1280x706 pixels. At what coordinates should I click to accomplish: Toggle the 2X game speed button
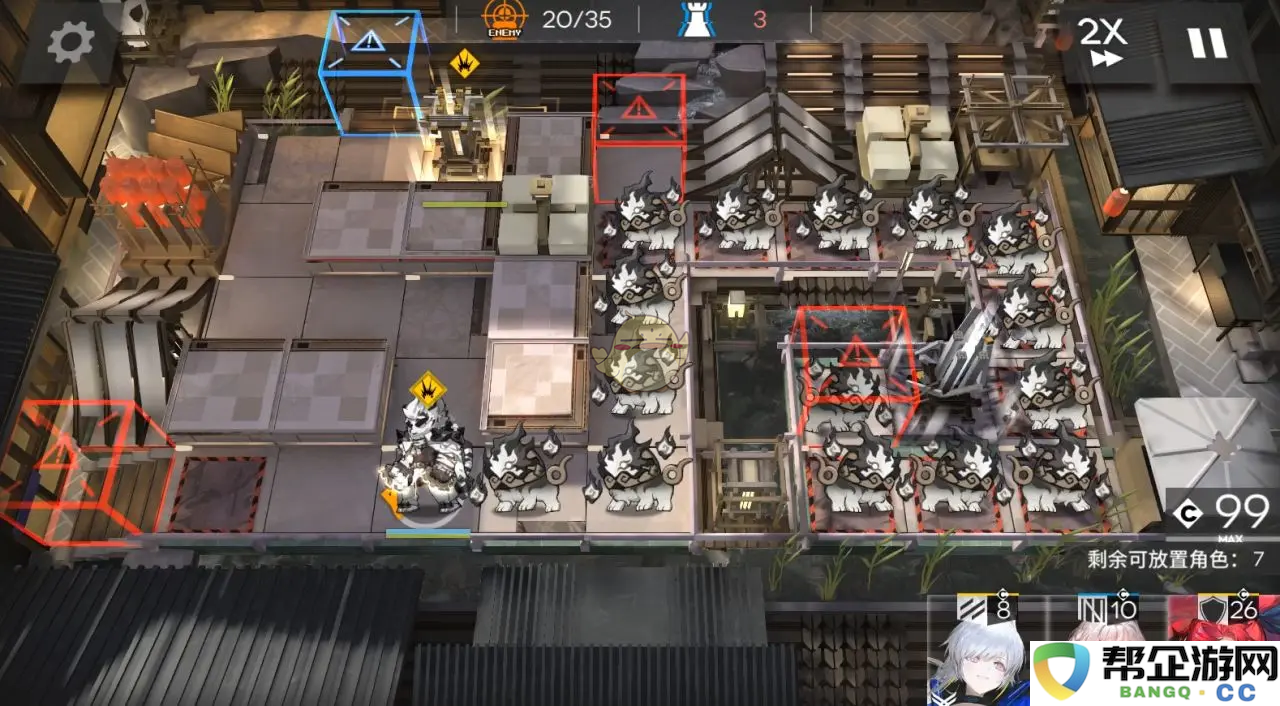pos(1102,42)
